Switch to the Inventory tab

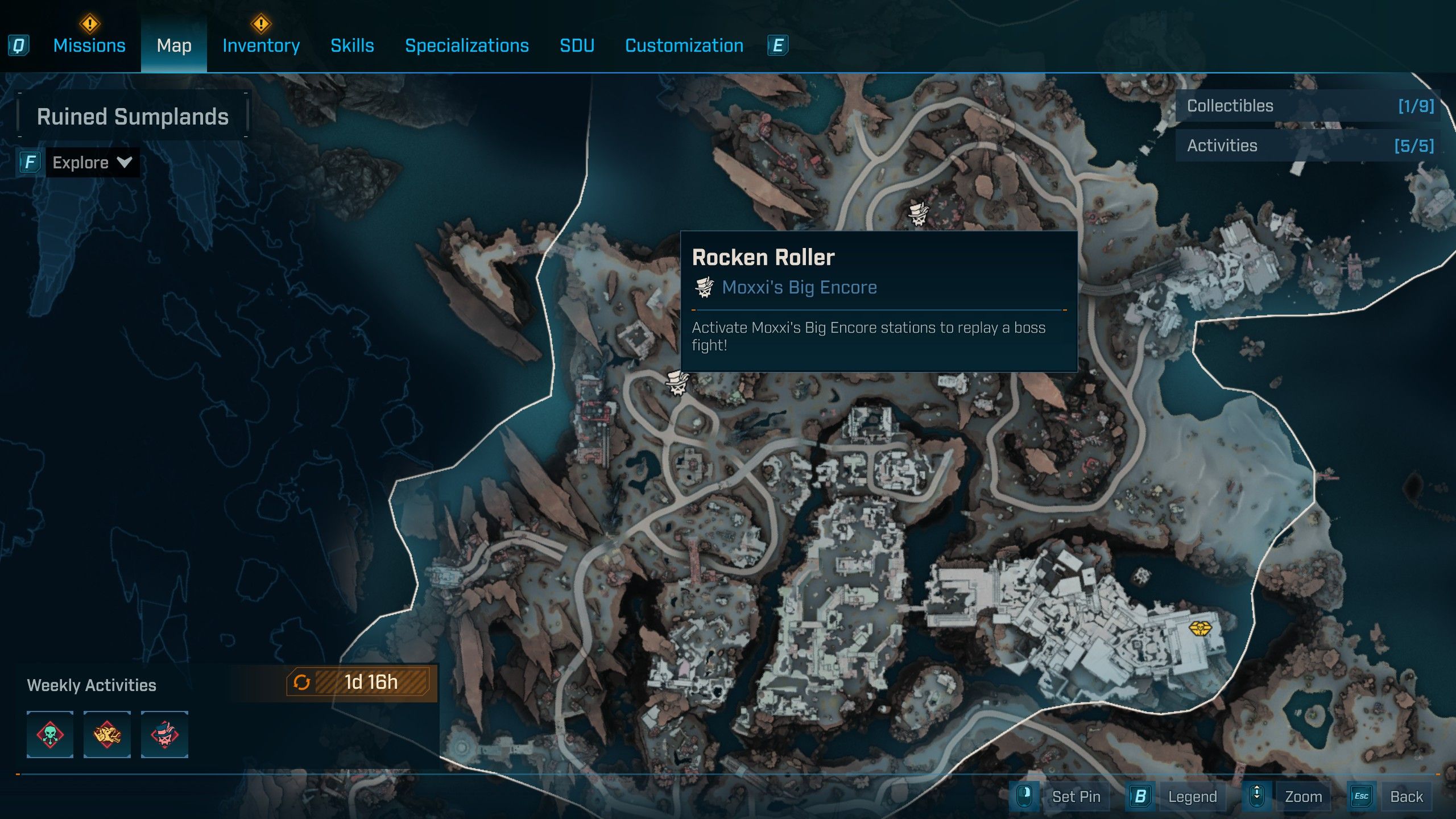[x=261, y=45]
